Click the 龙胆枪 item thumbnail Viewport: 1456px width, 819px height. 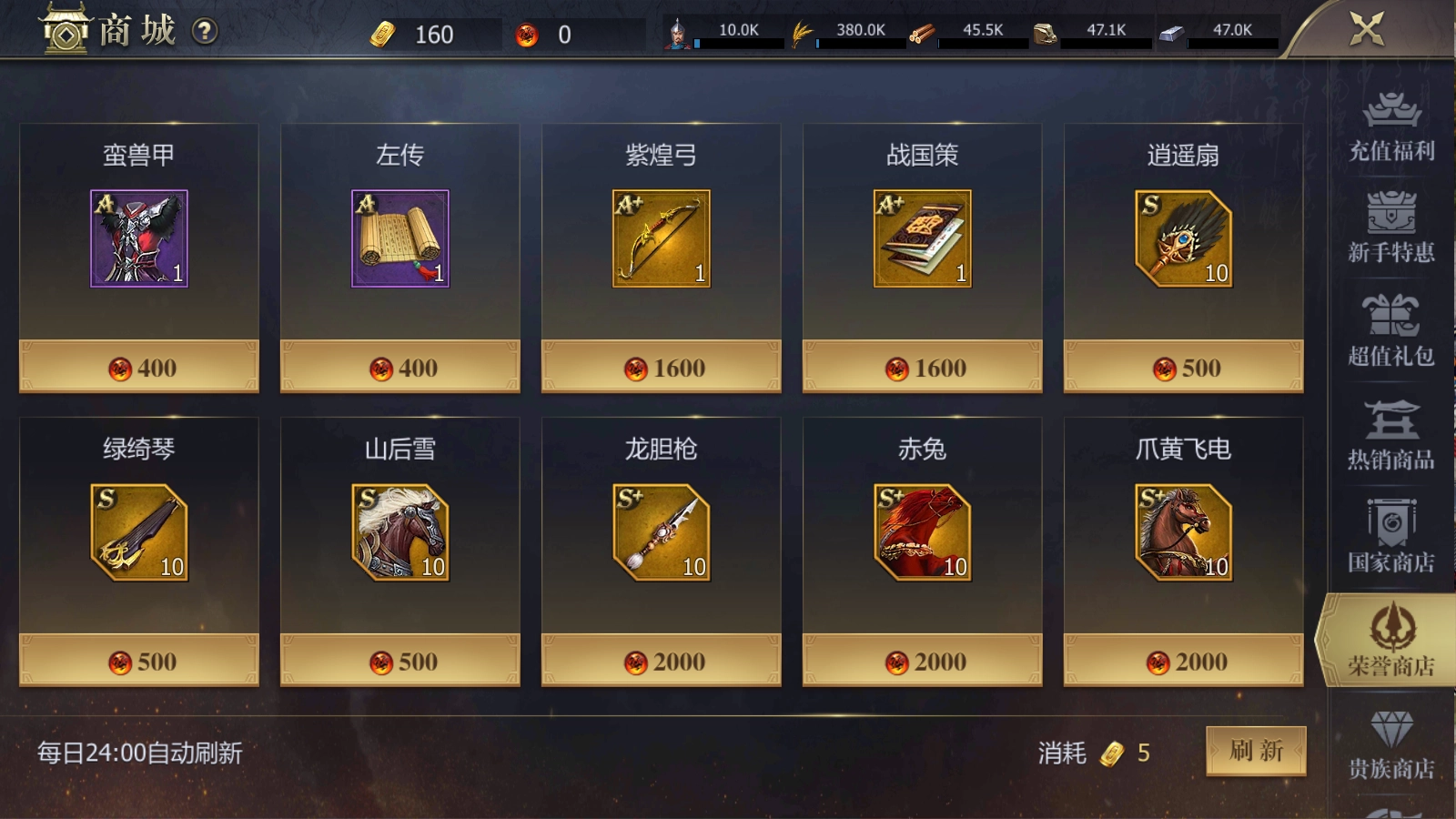coord(661,534)
